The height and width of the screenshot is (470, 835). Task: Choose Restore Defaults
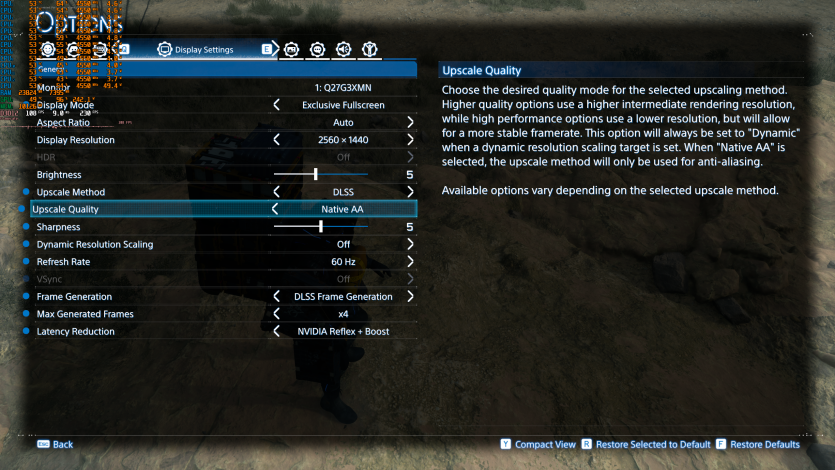click(x=757, y=444)
